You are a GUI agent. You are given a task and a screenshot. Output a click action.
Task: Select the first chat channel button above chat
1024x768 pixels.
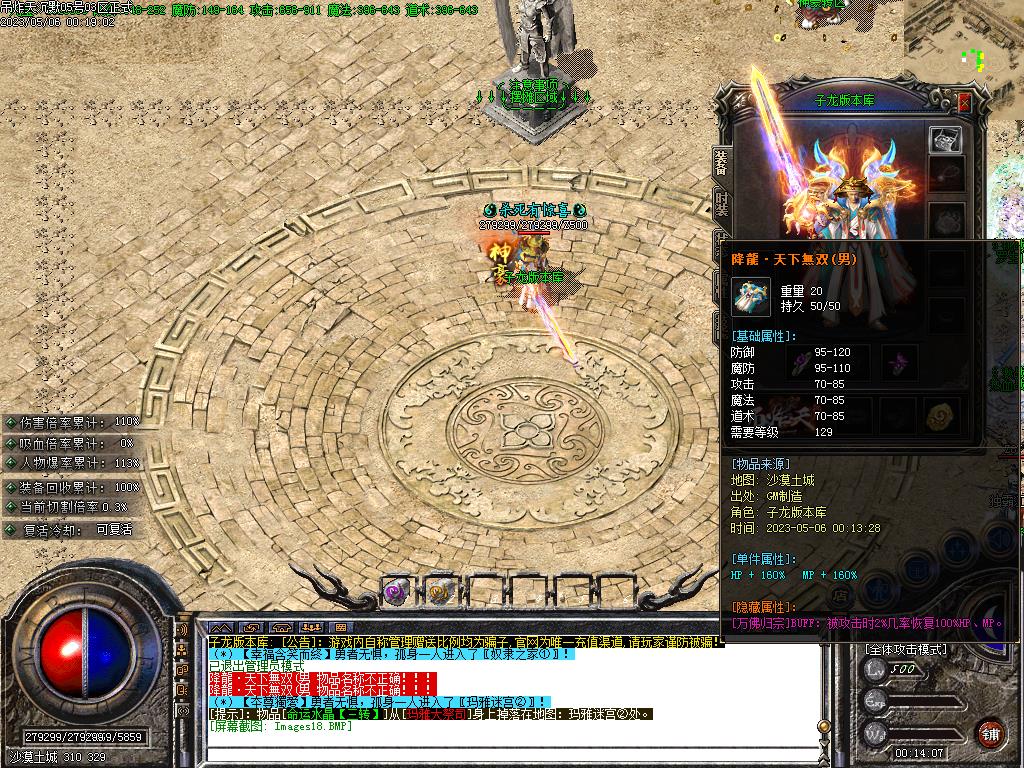pyautogui.click(x=221, y=628)
